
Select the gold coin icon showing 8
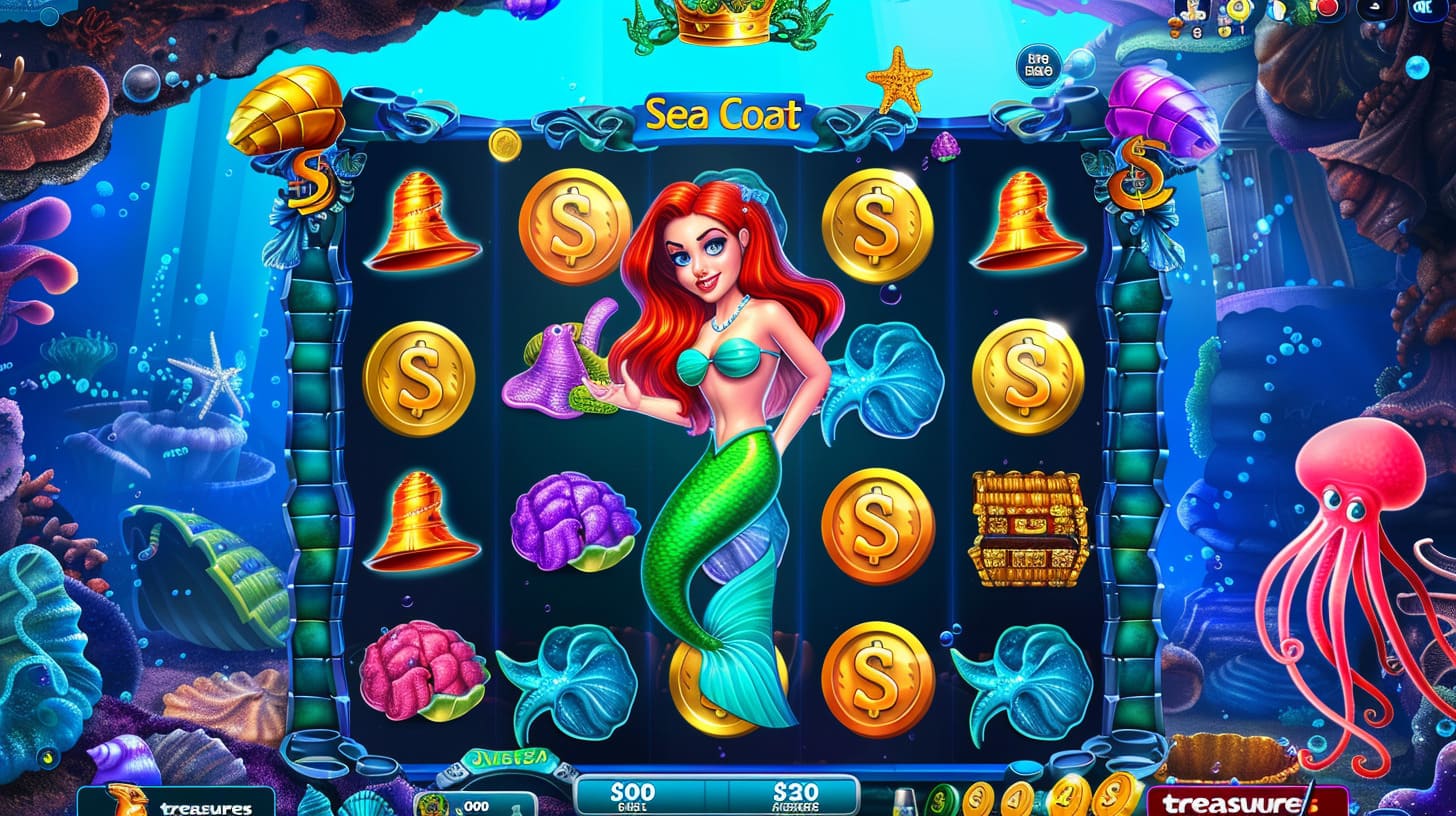pyautogui.click(x=1197, y=30)
